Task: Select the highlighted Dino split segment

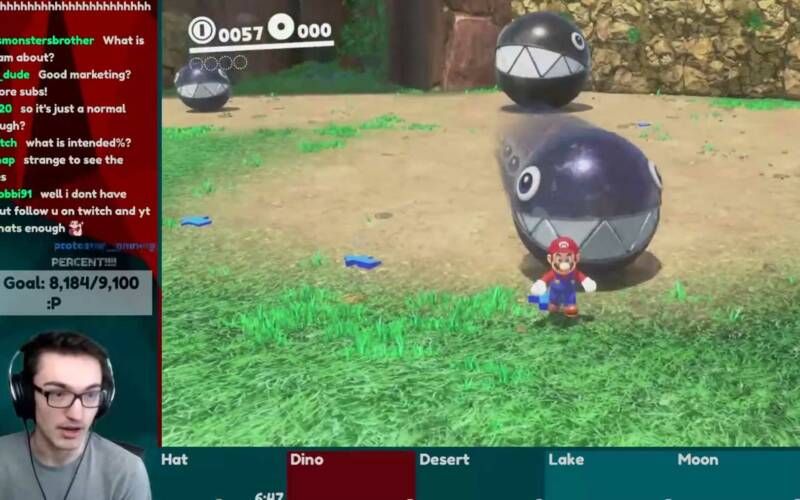Action: point(350,474)
